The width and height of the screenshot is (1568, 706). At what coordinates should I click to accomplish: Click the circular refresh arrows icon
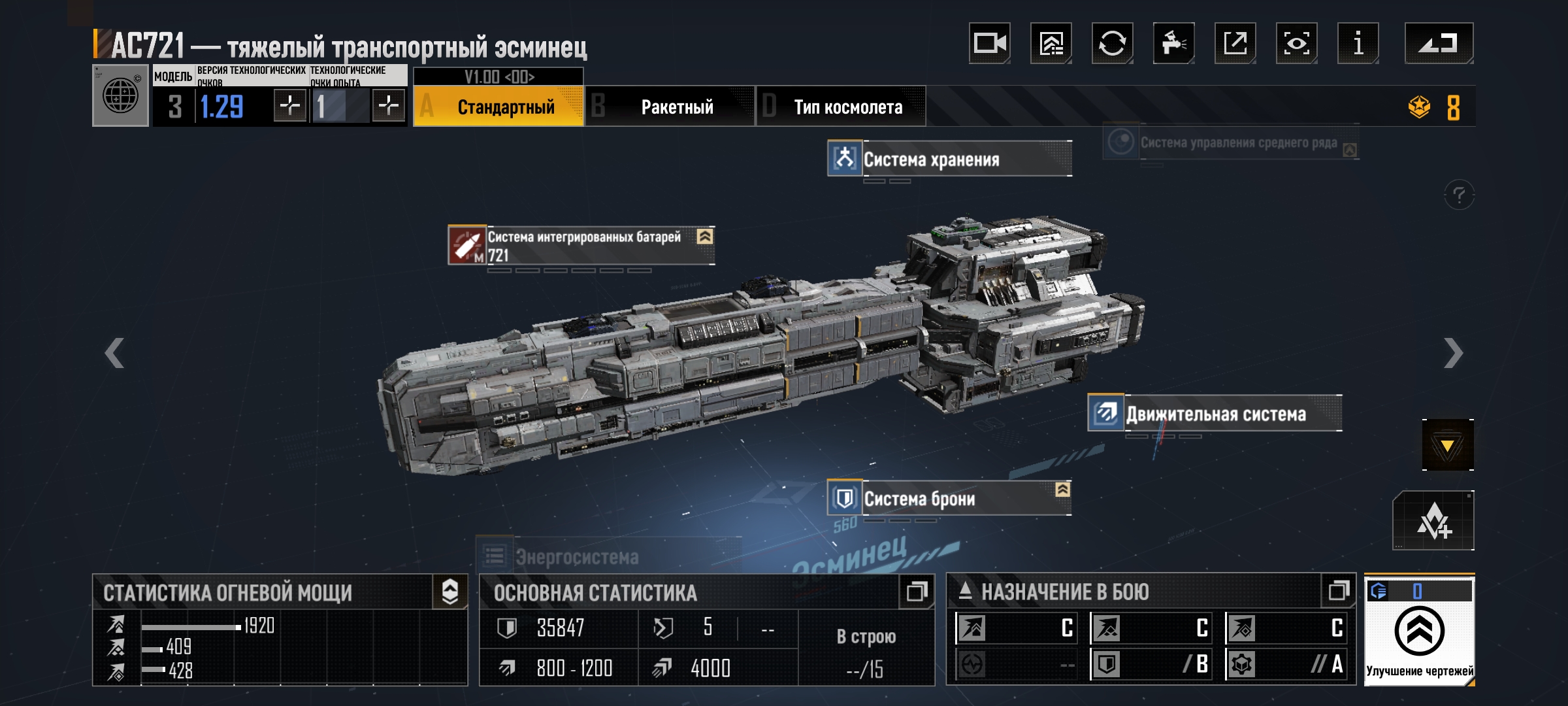(1112, 44)
